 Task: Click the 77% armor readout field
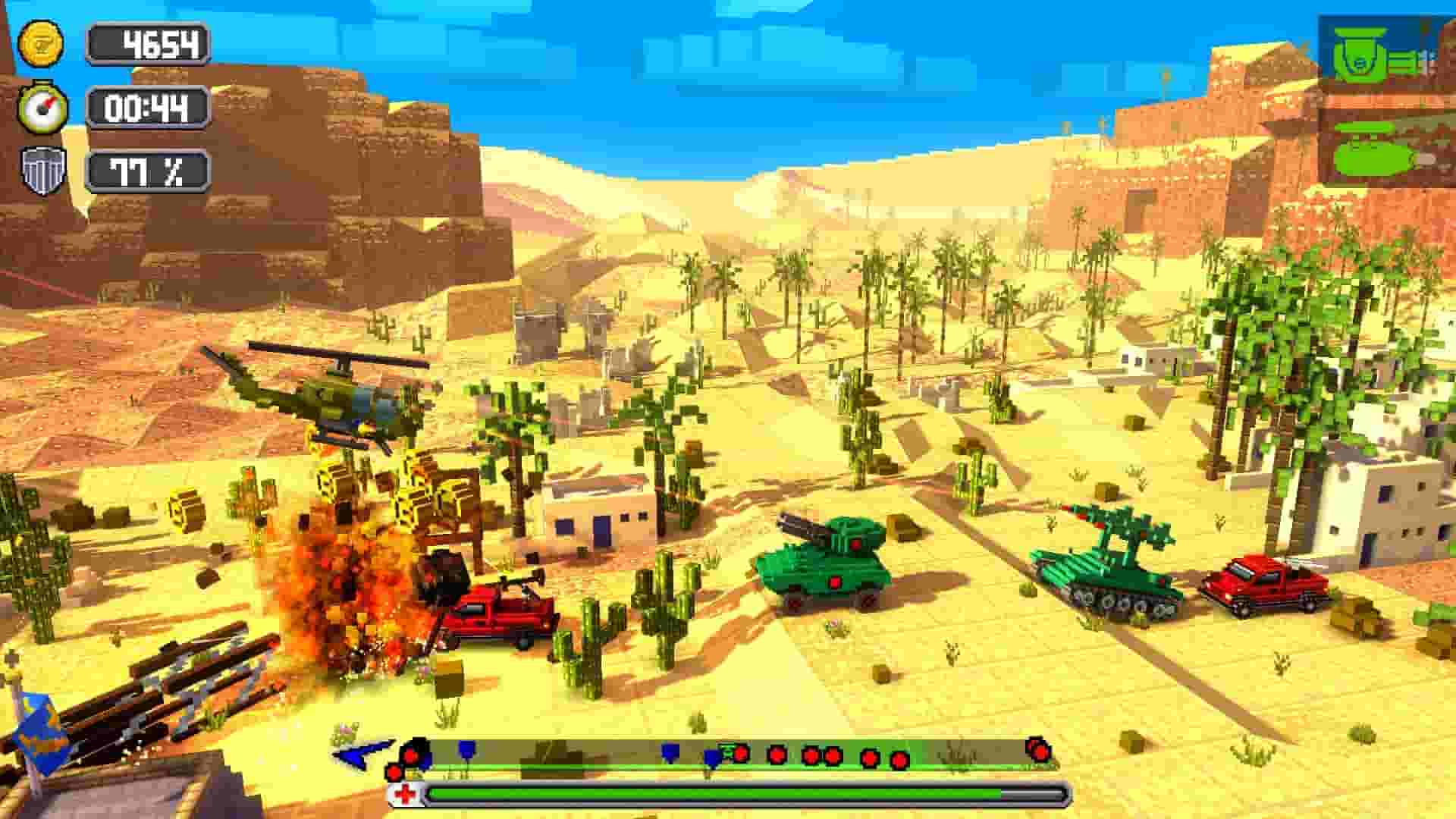point(148,171)
